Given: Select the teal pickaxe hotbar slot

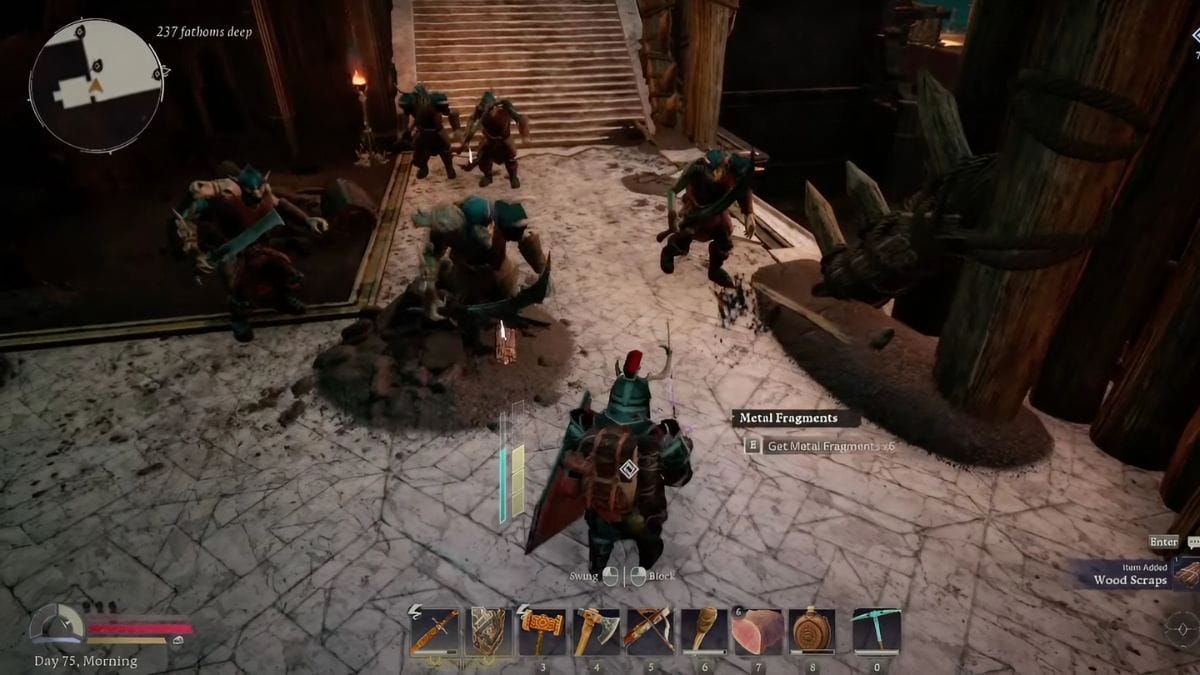Looking at the screenshot, I should (x=877, y=631).
